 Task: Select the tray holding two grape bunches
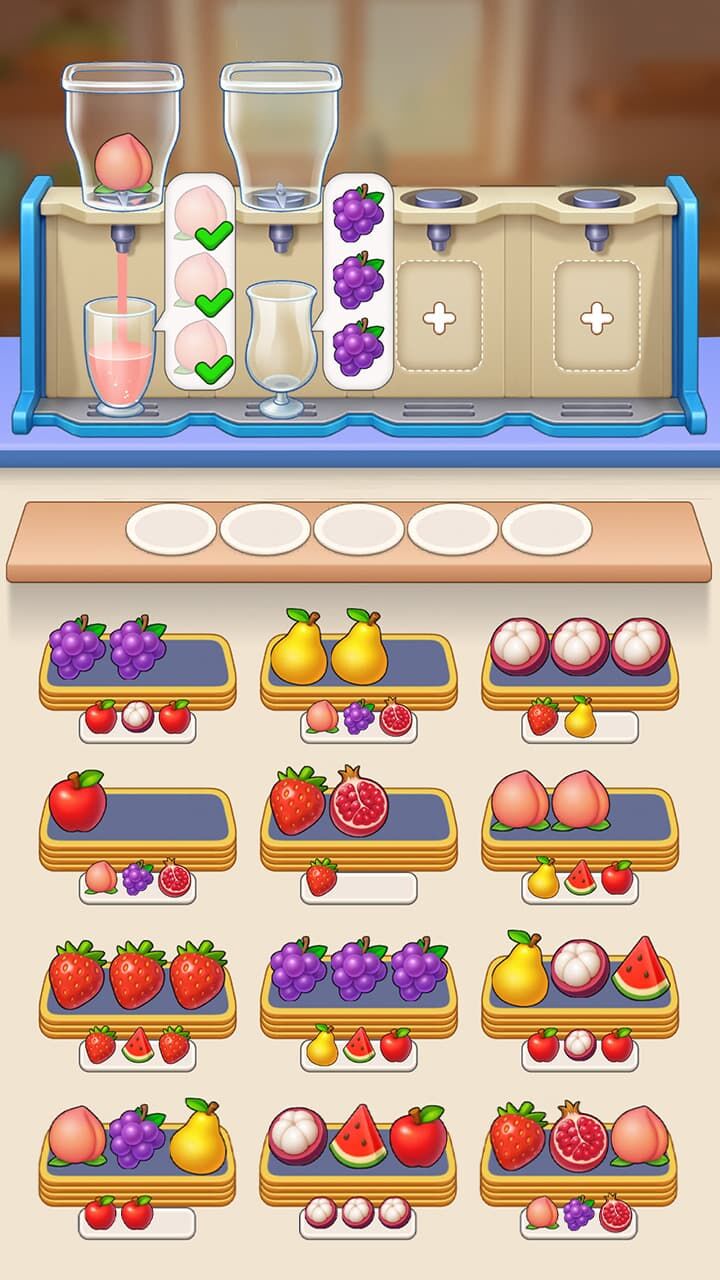point(137,660)
